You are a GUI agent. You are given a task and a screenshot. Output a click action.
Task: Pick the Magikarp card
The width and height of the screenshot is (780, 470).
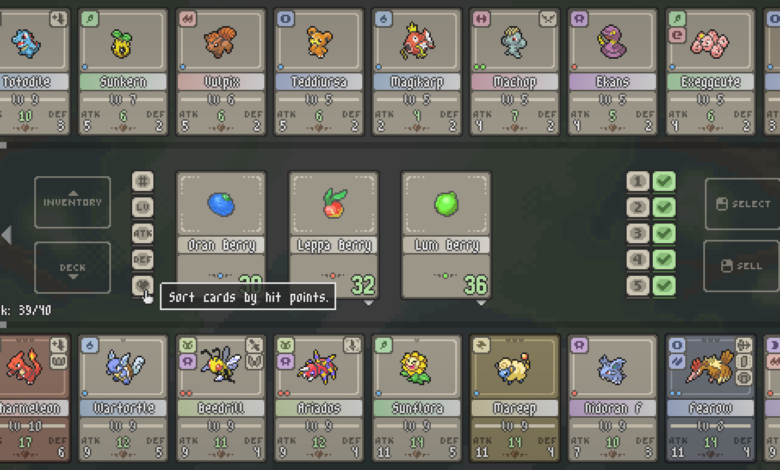[x=417, y=72]
